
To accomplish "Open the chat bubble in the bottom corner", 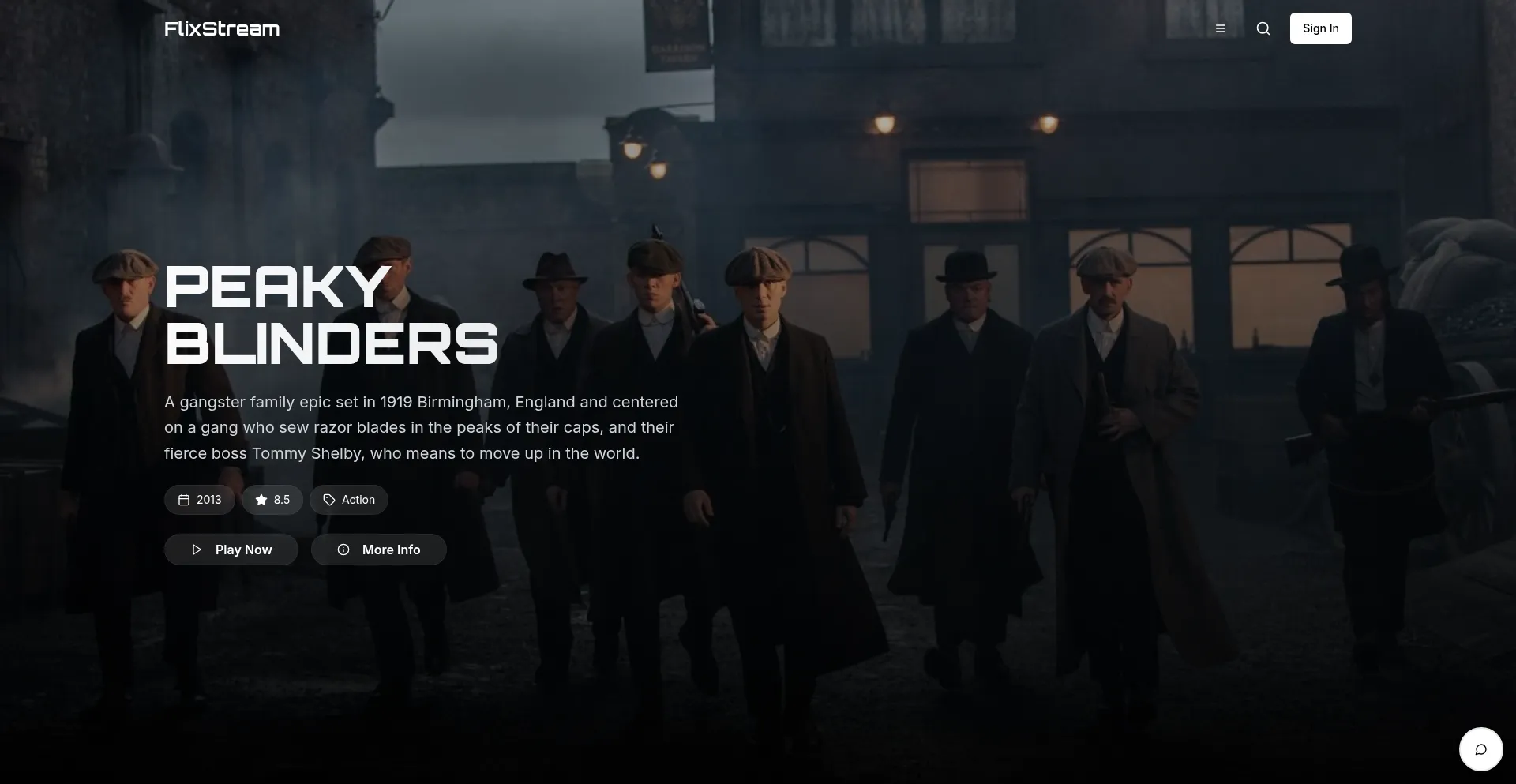I will tap(1480, 748).
